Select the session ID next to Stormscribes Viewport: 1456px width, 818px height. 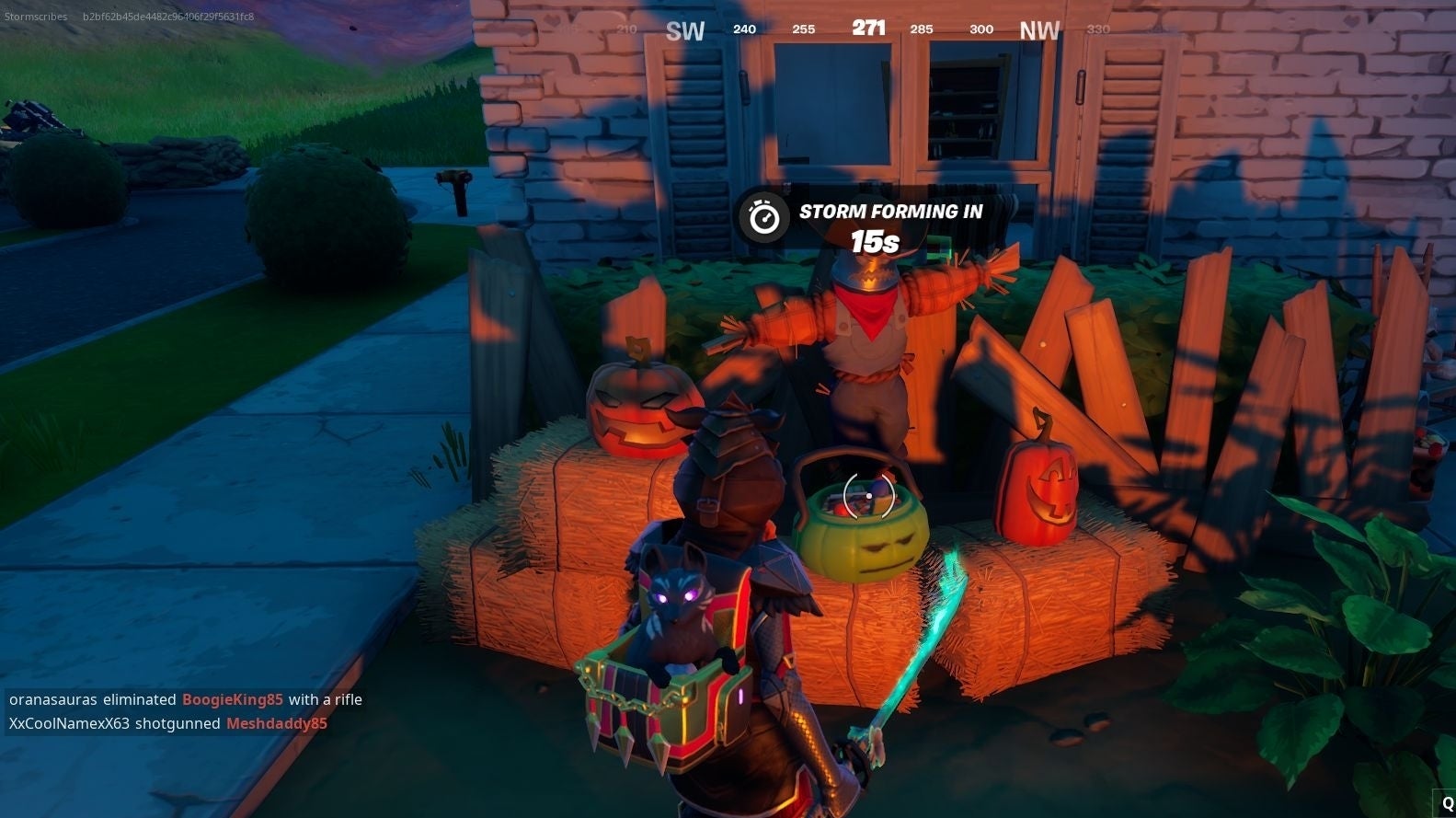[166, 16]
